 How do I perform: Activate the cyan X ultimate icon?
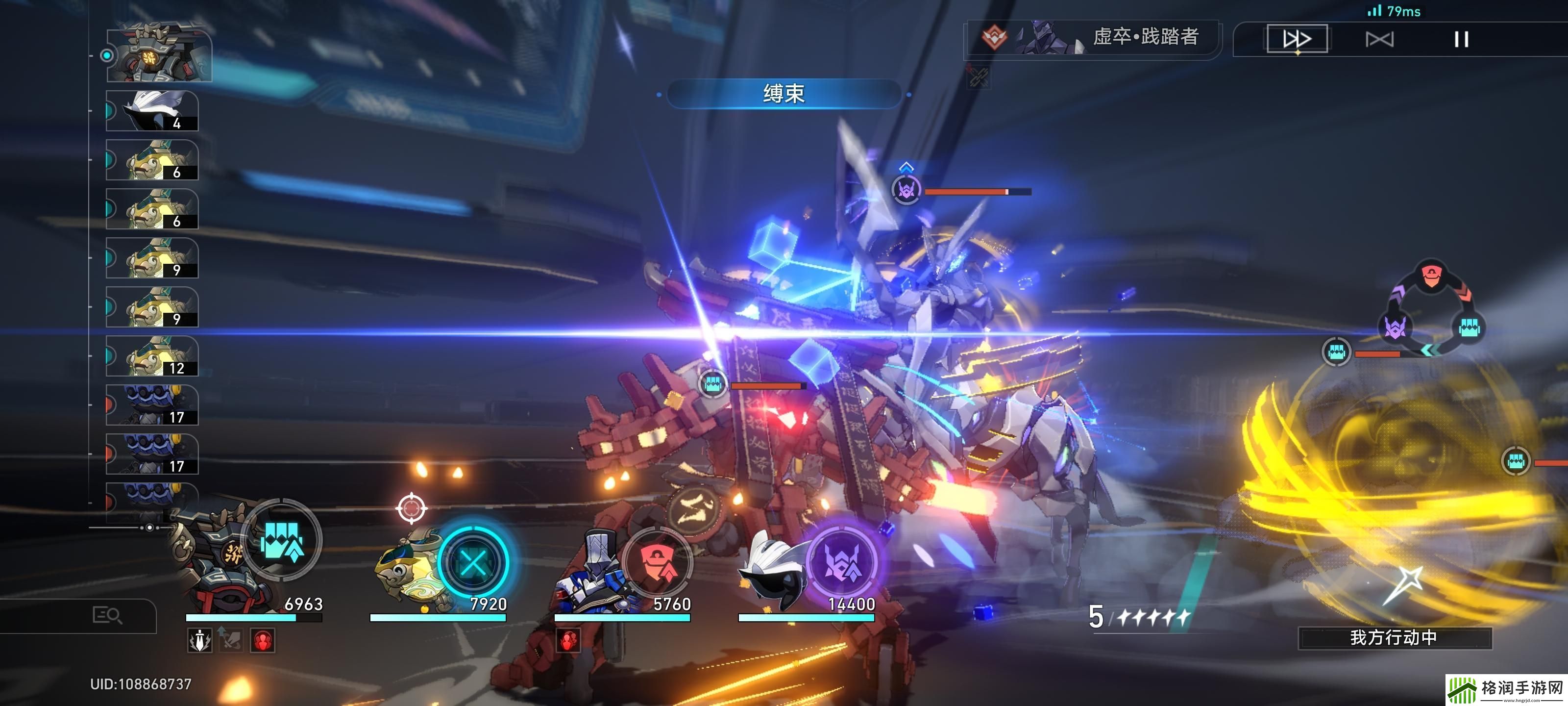pos(473,562)
